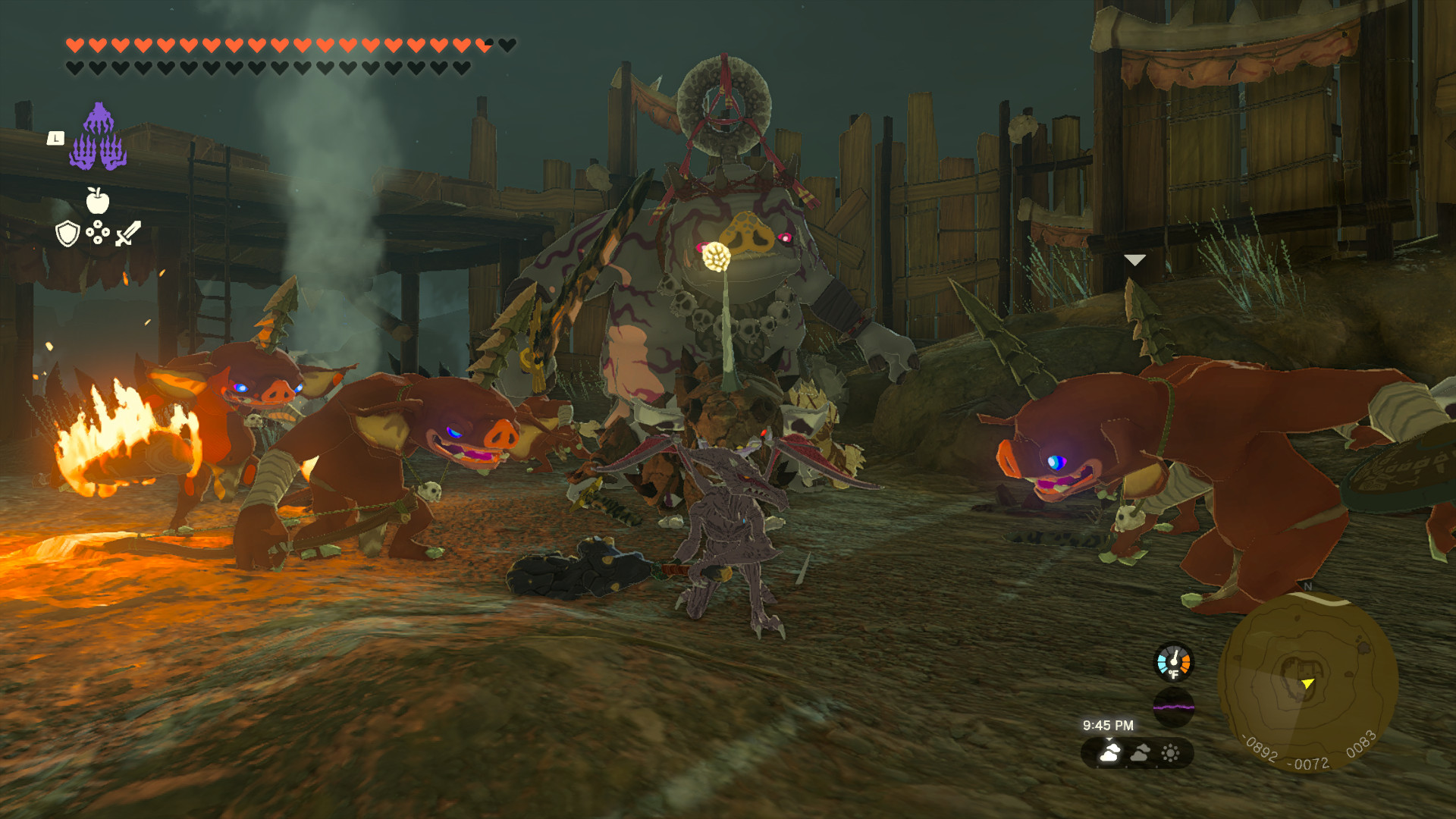Toggle the L button prompt

[56, 139]
